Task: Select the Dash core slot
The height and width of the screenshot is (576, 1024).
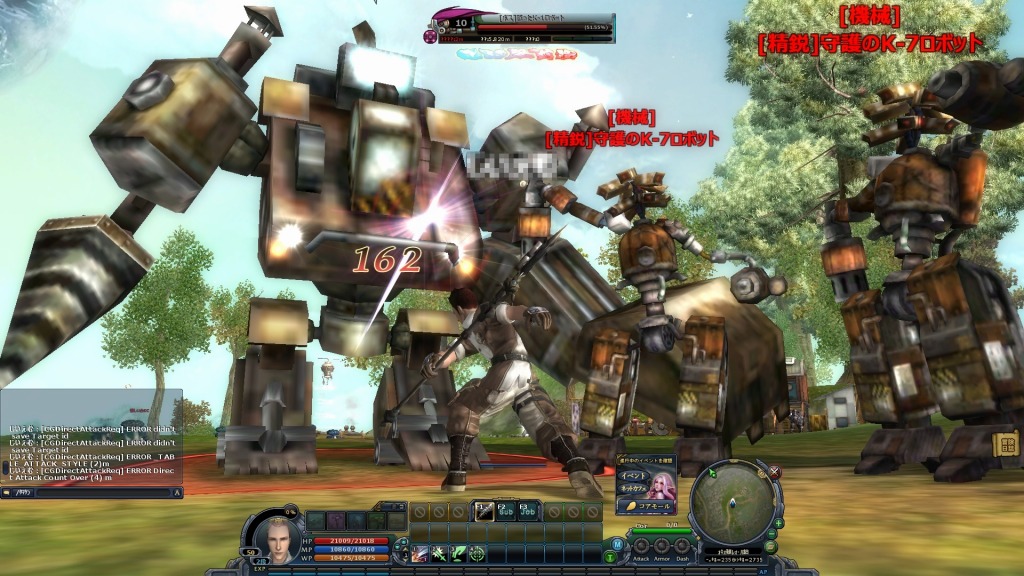Action: click(x=681, y=546)
